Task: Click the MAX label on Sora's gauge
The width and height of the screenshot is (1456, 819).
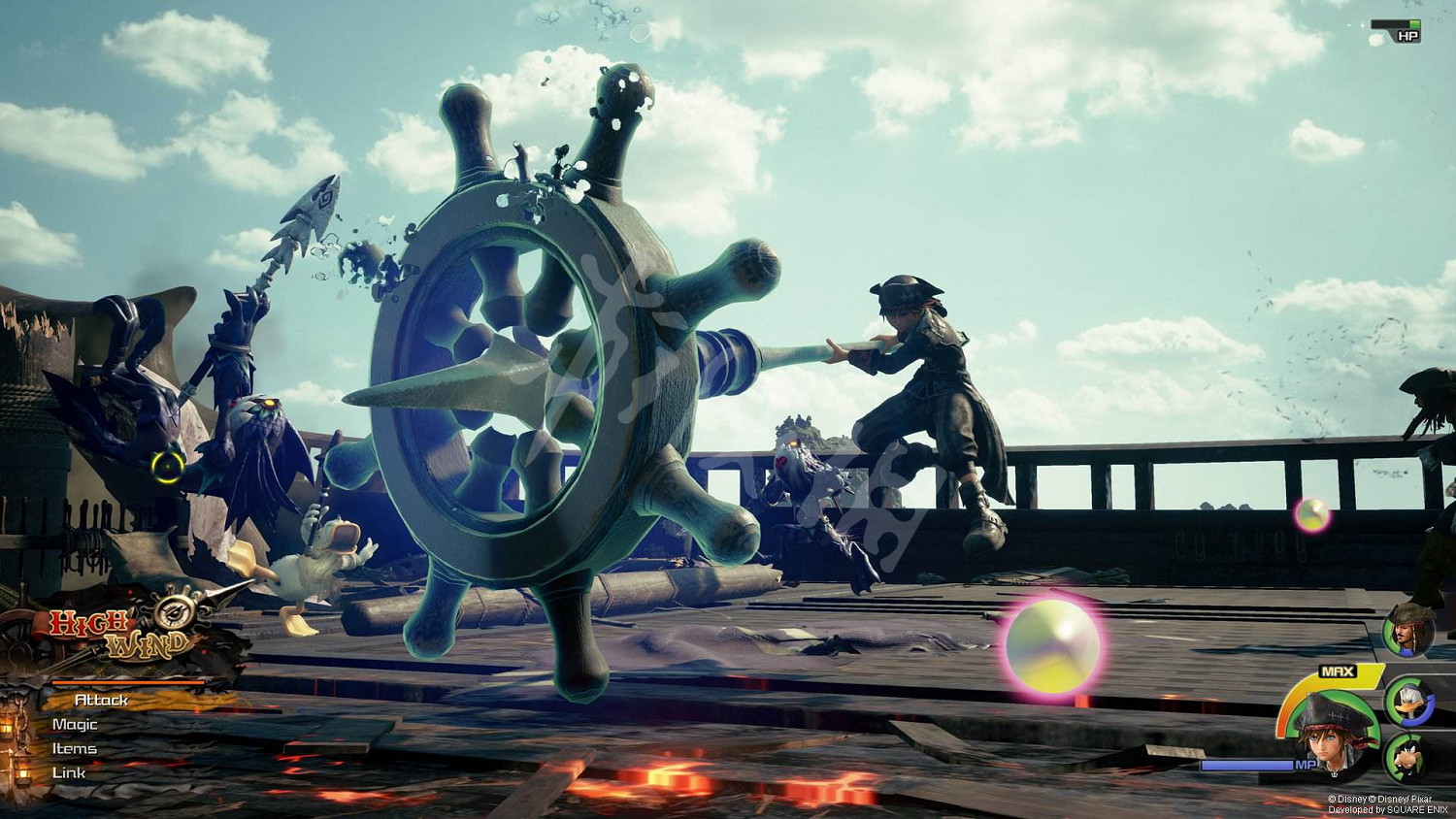Action: pos(1339,671)
